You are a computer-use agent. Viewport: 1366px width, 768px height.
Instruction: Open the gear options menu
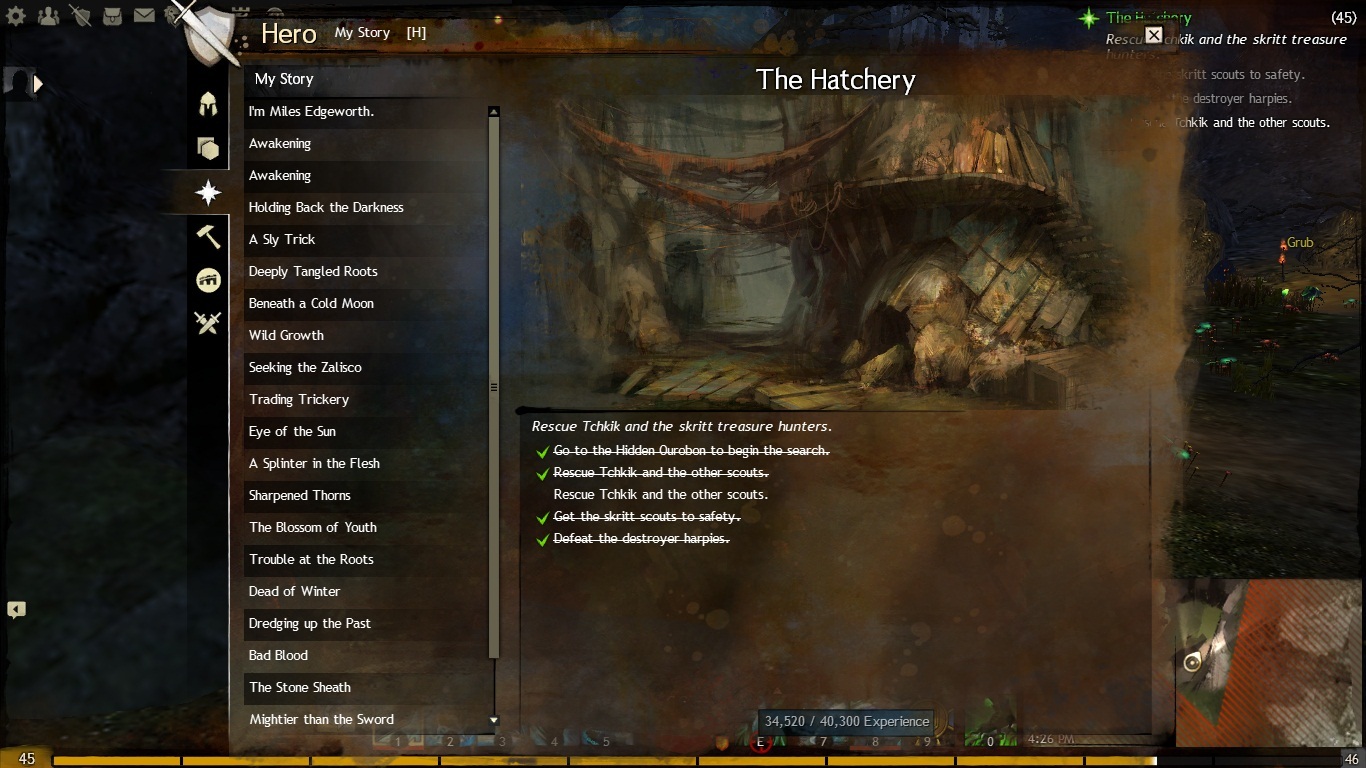[x=17, y=16]
